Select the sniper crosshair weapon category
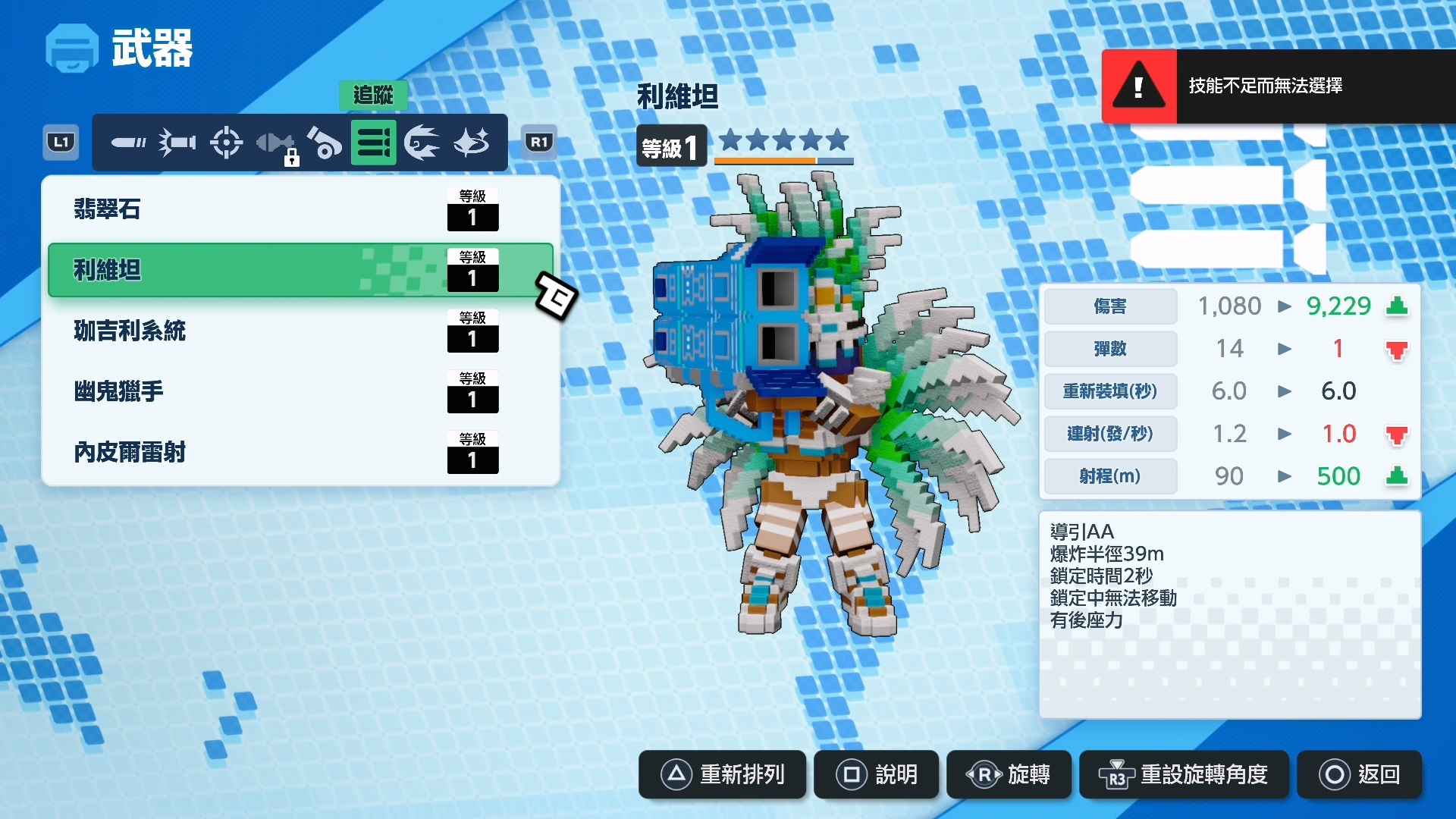 [226, 142]
